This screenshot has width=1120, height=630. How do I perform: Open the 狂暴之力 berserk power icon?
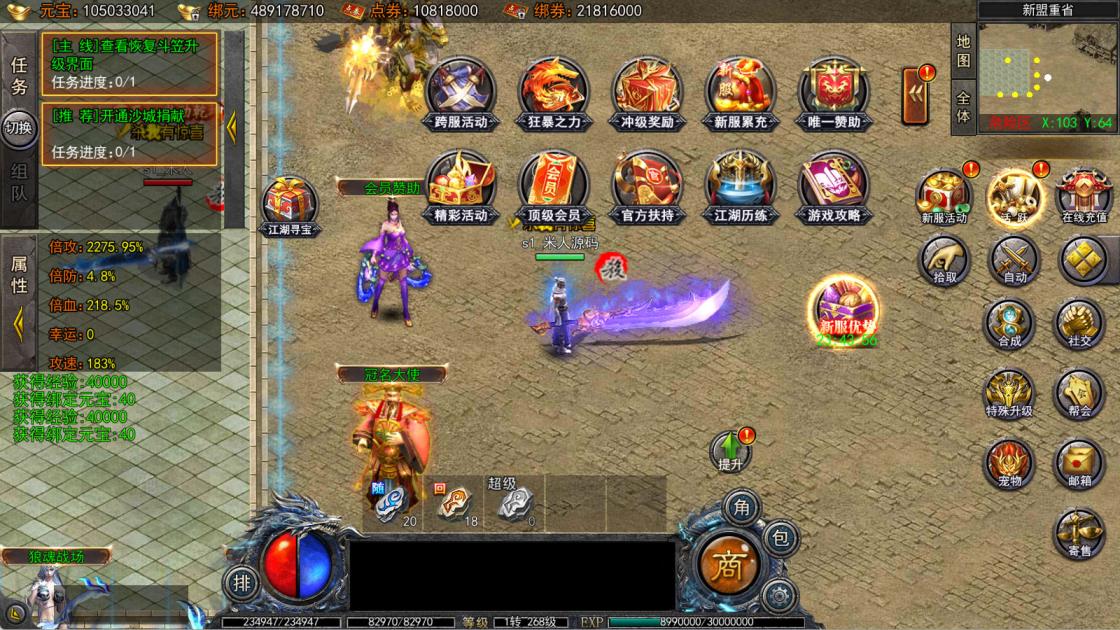point(553,94)
